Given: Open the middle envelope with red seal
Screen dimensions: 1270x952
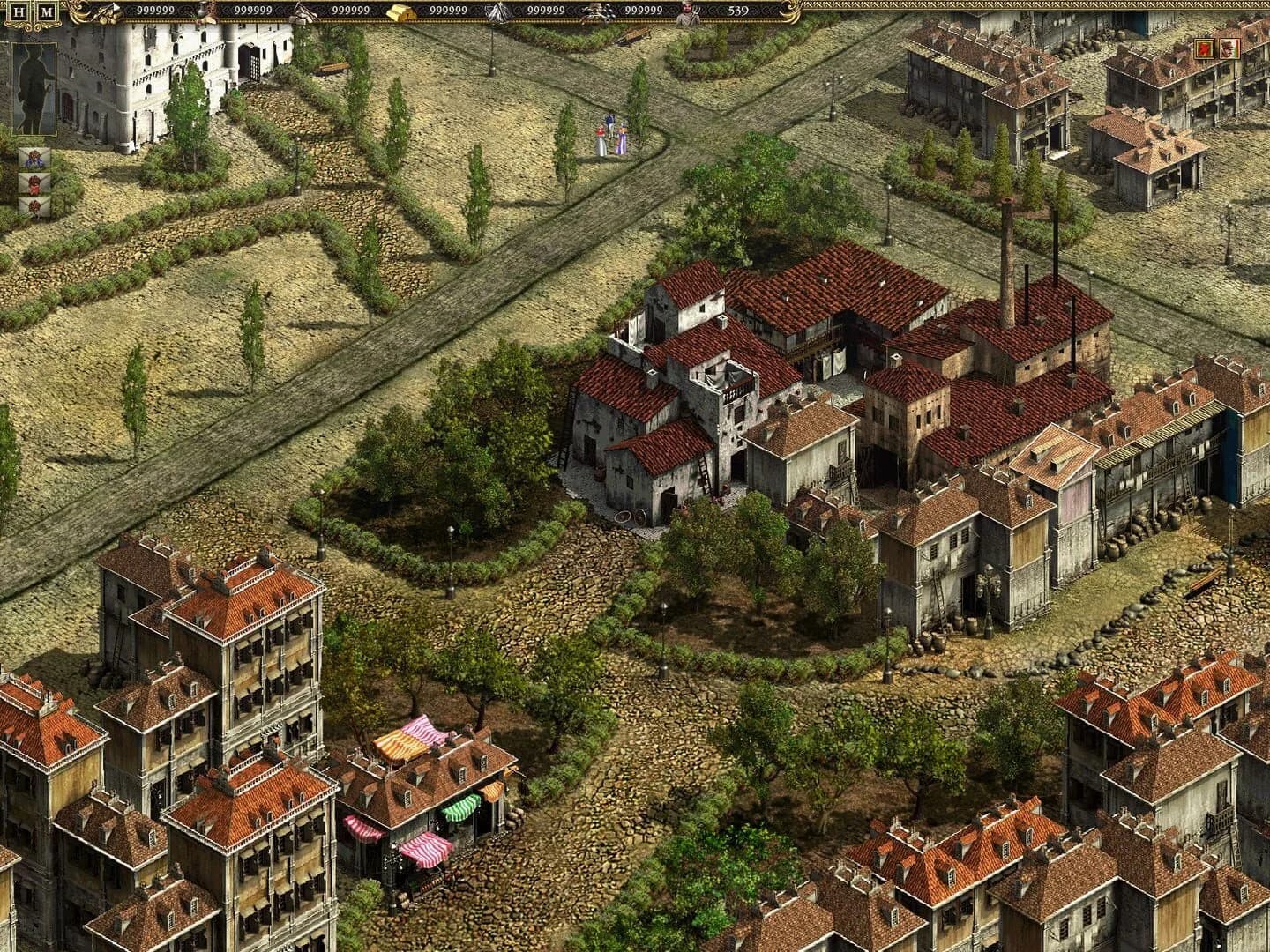Looking at the screenshot, I should (34, 184).
